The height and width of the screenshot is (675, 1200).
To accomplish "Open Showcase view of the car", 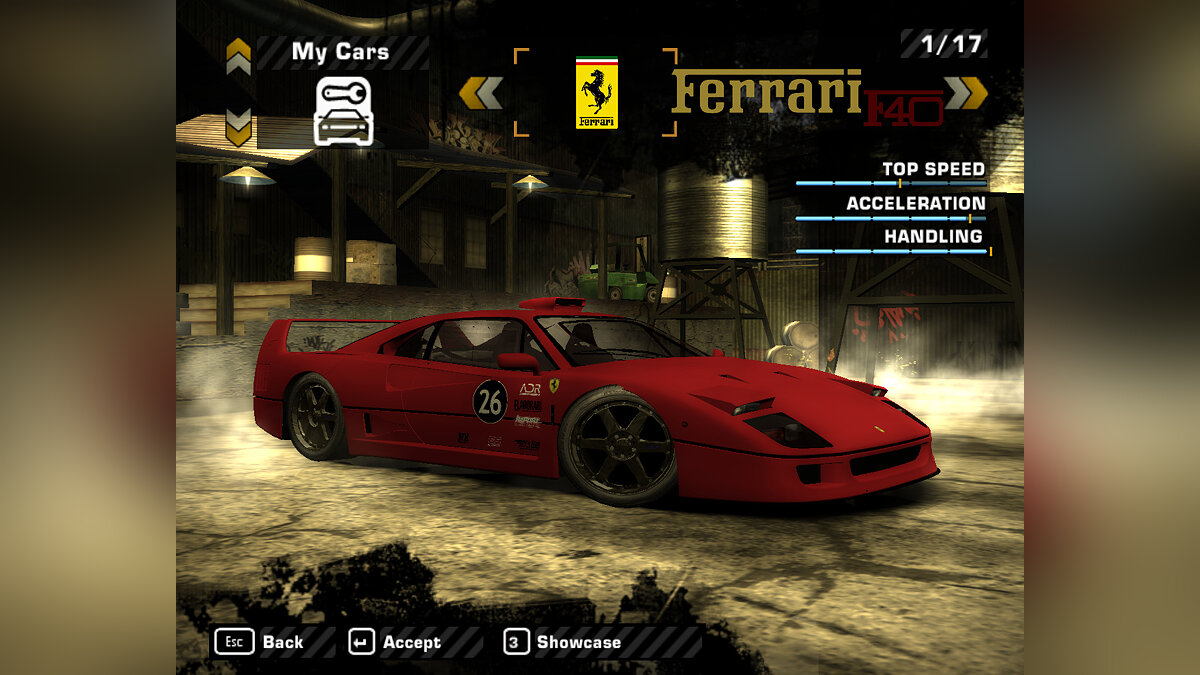I will (x=562, y=642).
